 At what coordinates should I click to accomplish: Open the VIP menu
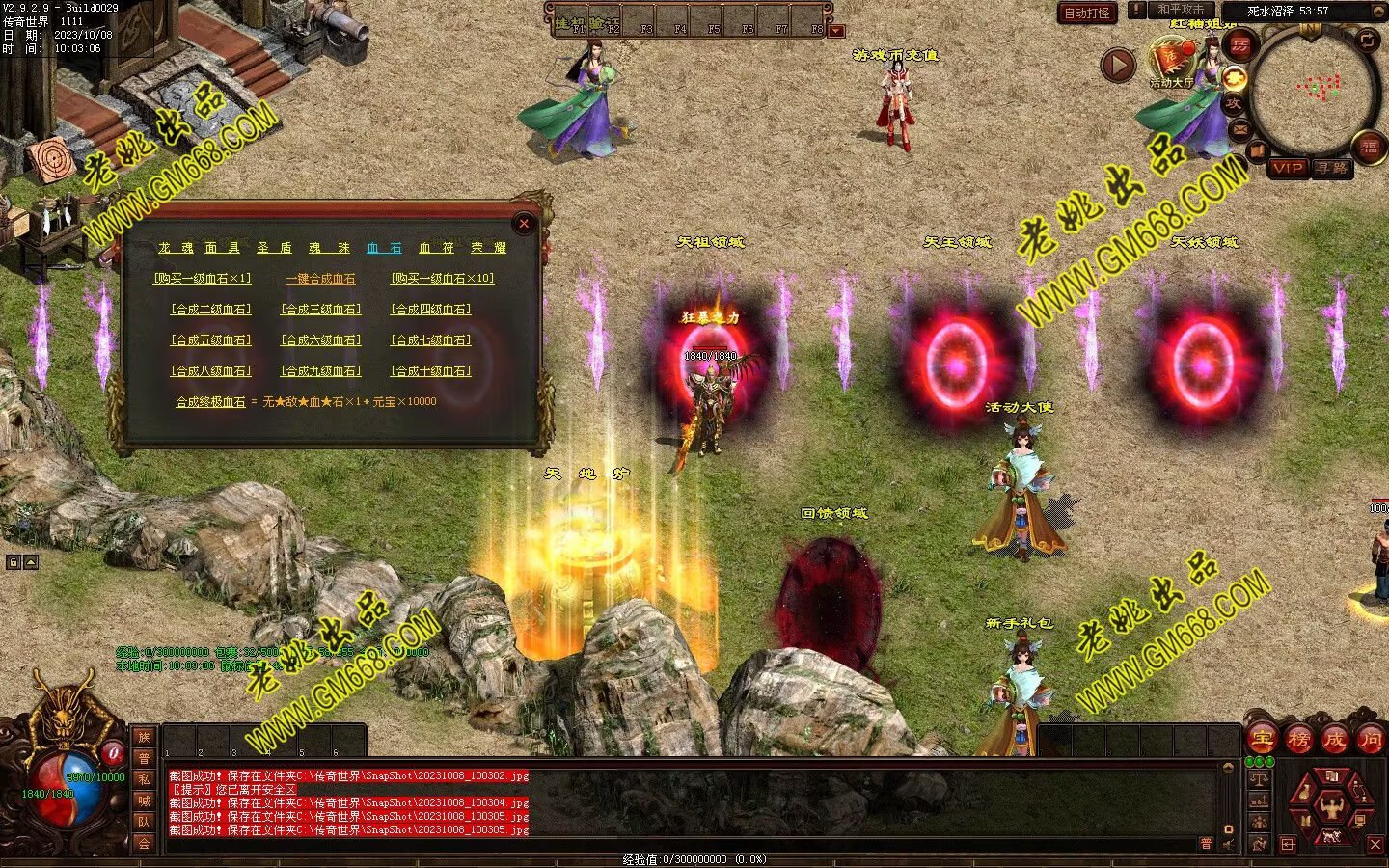click(x=1287, y=168)
